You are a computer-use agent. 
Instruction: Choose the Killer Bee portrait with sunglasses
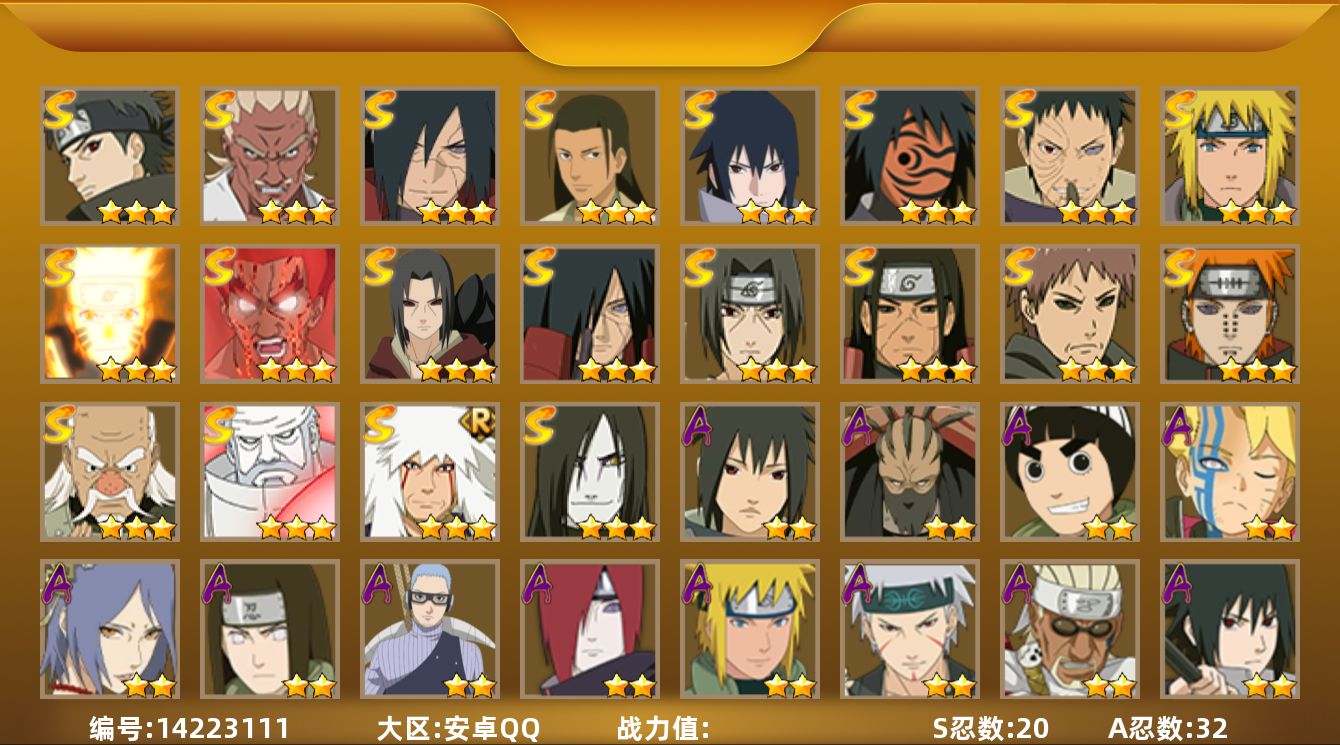point(1069,629)
